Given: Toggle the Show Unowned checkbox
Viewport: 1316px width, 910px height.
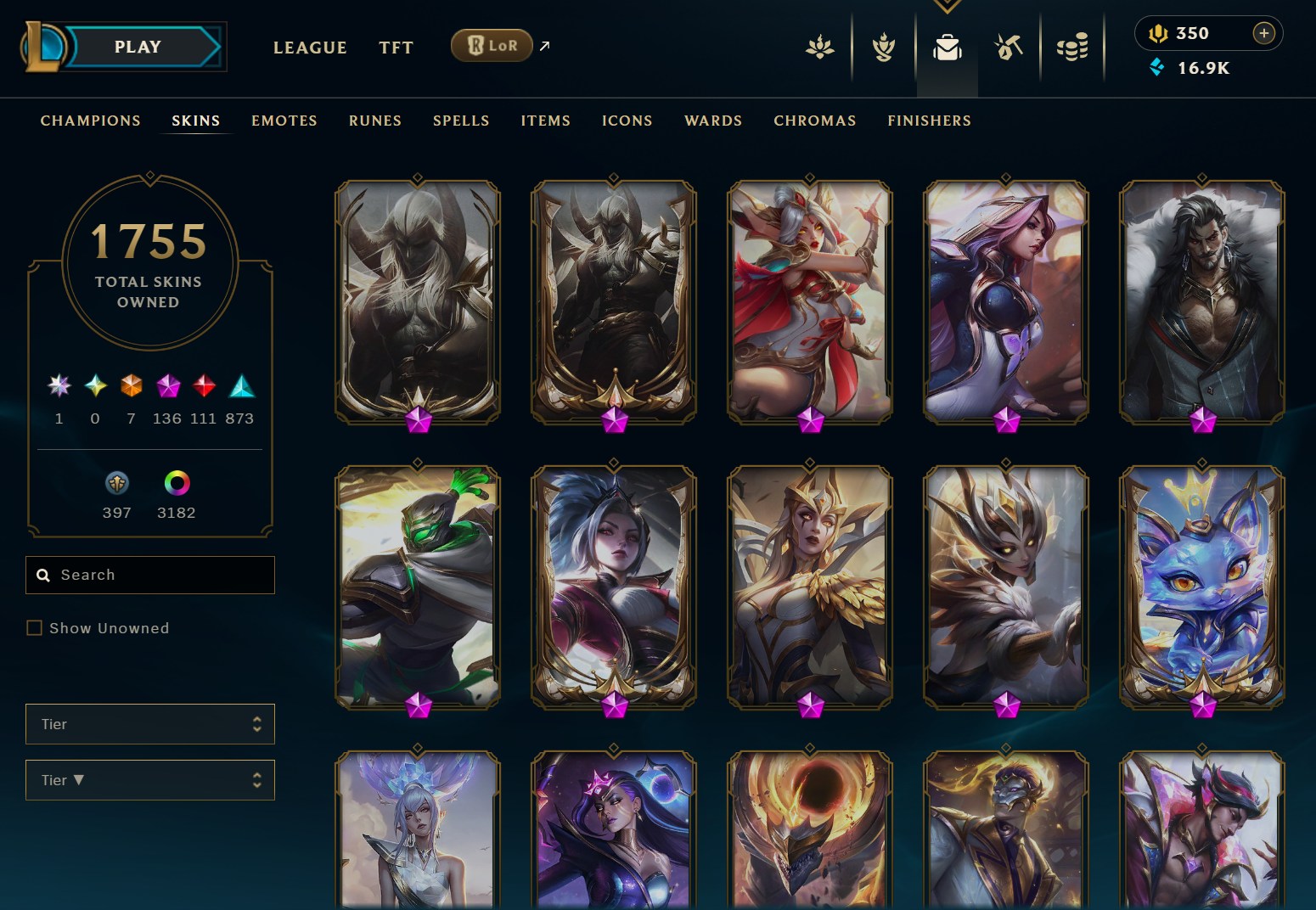Looking at the screenshot, I should click(35, 628).
